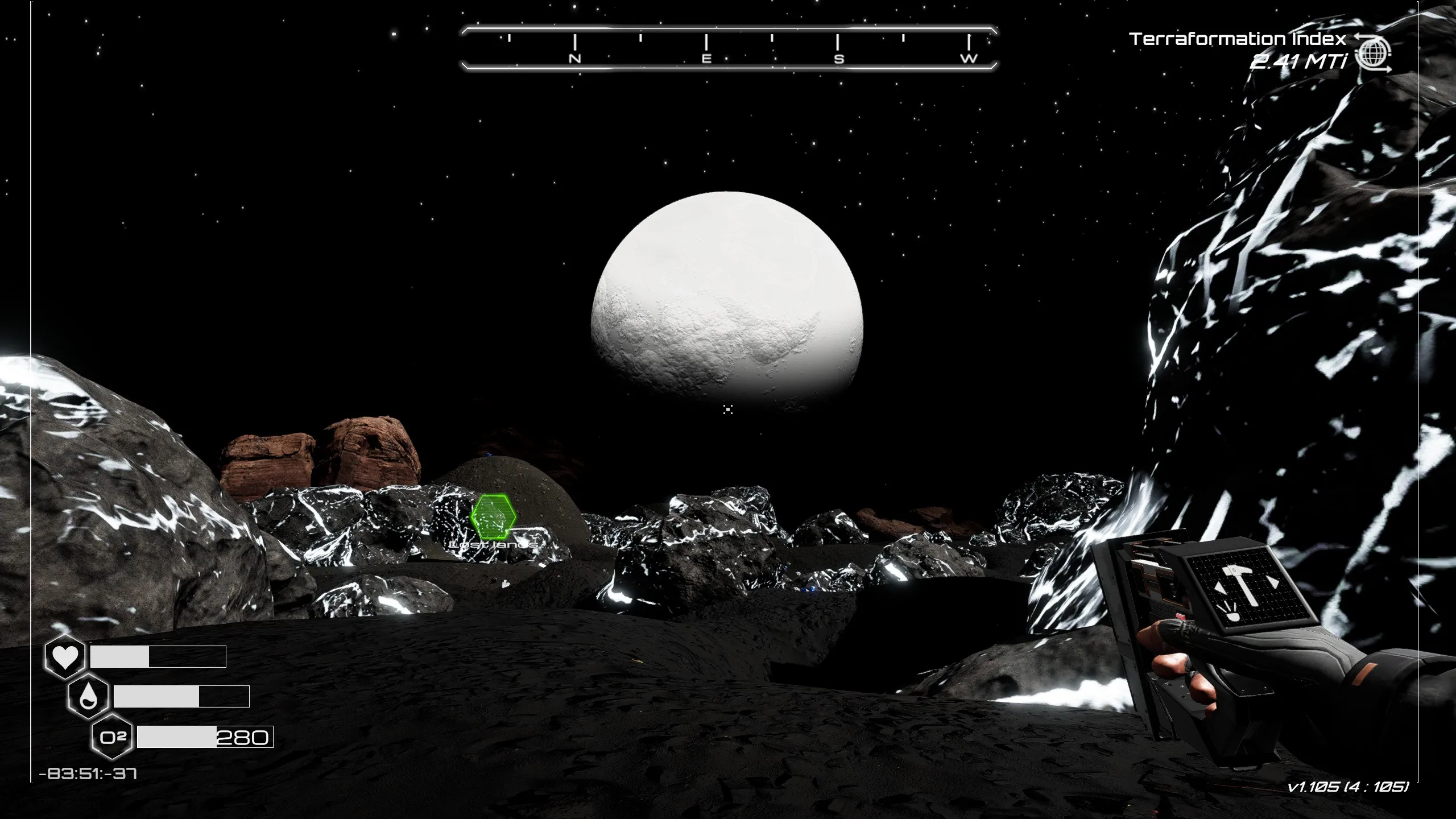
Task: Click the water droplet thirst icon
Action: tap(88, 697)
